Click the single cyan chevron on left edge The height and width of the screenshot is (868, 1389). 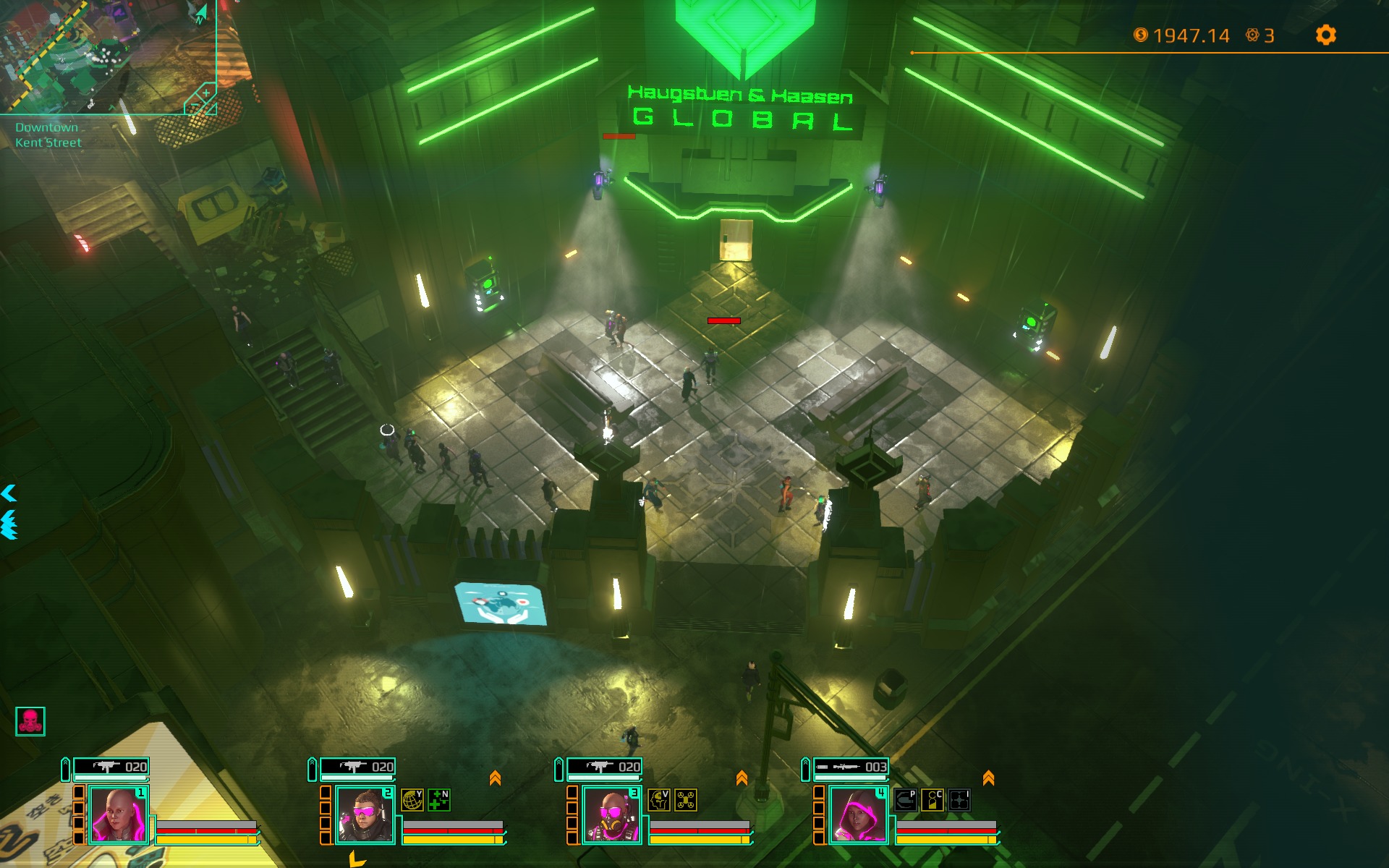9,493
